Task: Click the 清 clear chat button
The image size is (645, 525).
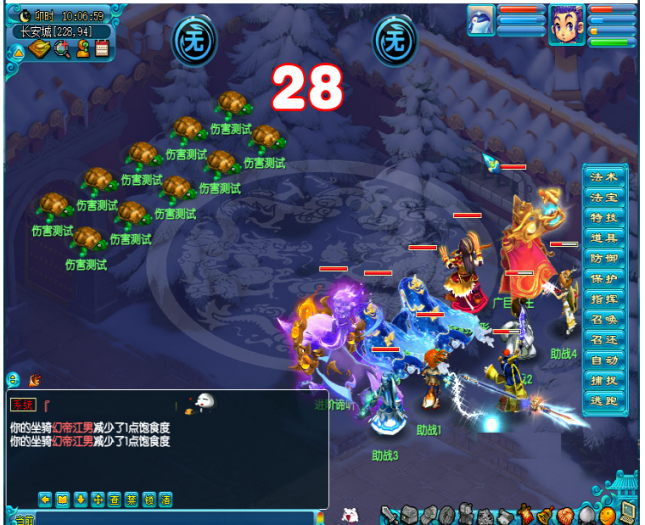Action: tap(166, 499)
